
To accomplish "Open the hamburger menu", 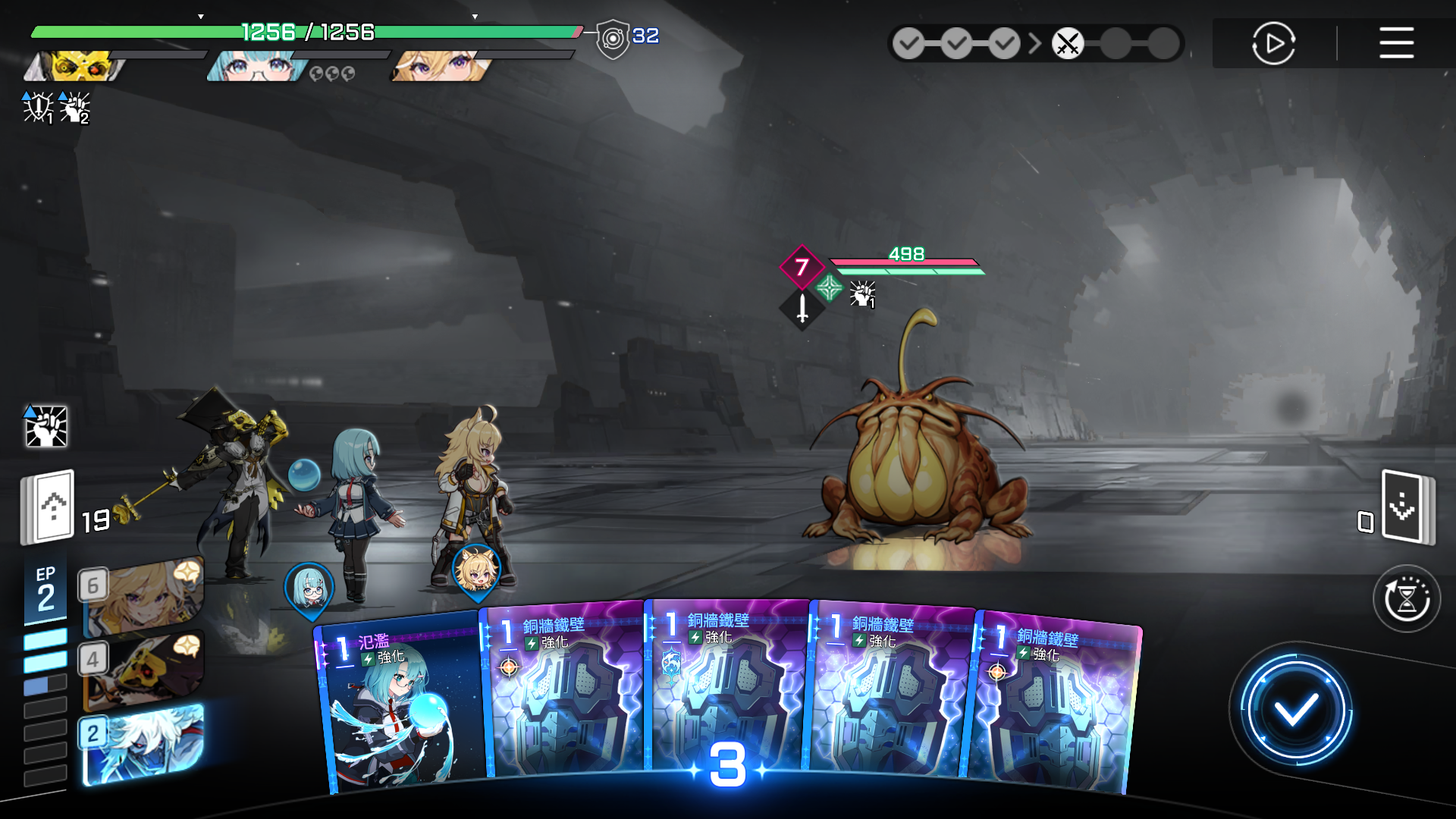I will coord(1396,43).
